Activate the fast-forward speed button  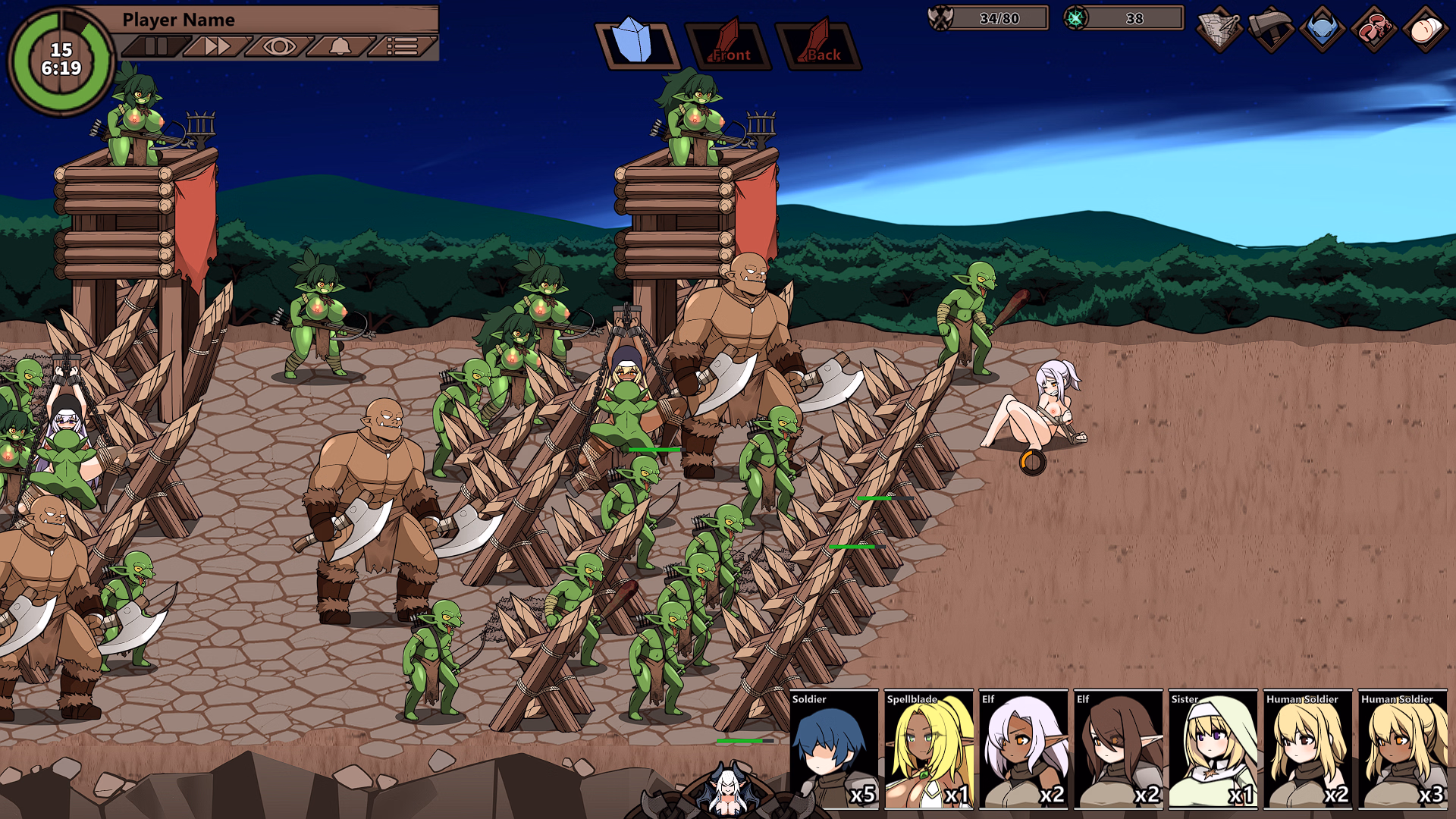[217, 46]
